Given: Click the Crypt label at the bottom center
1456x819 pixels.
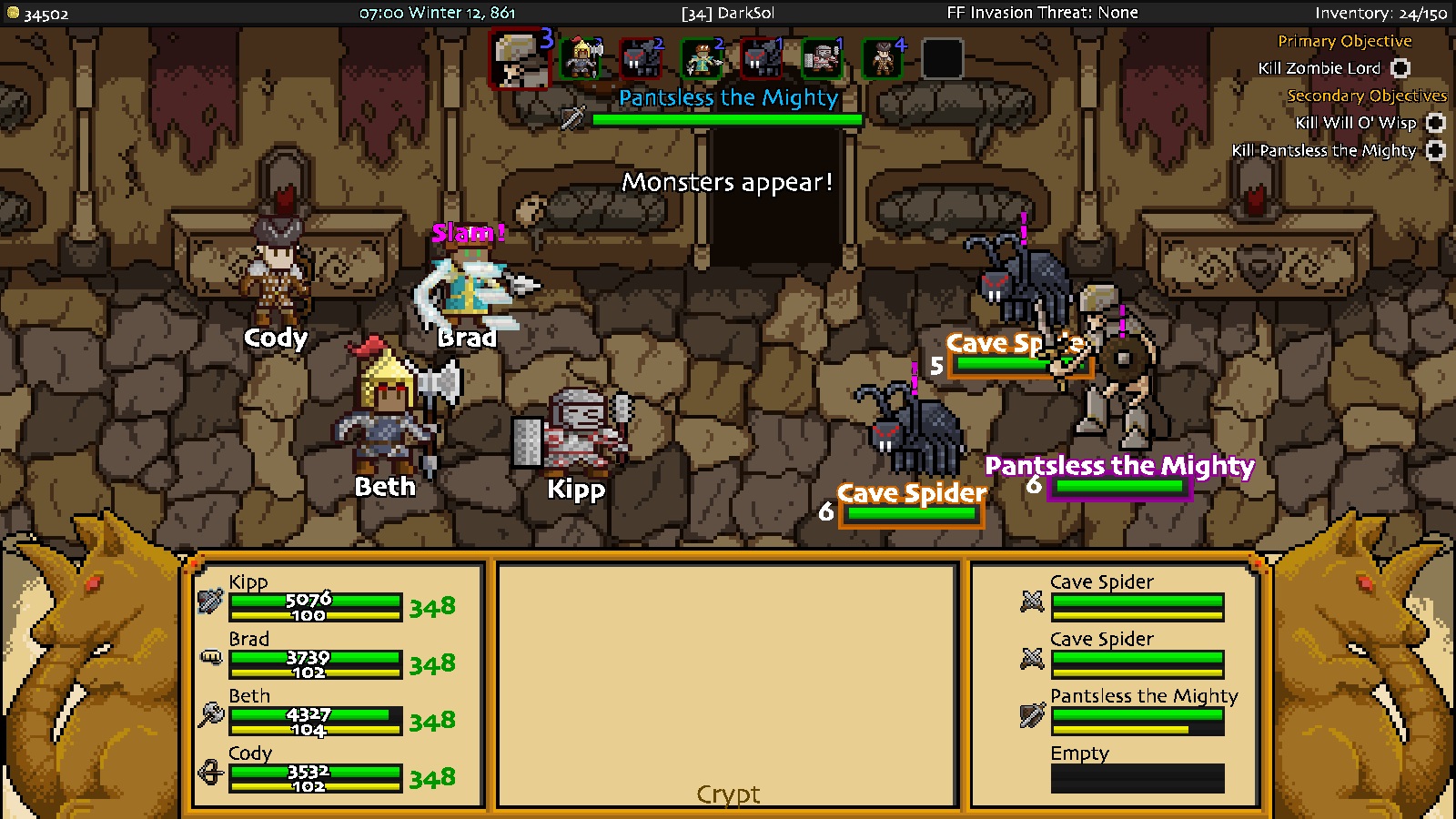Looking at the screenshot, I should pos(728,794).
